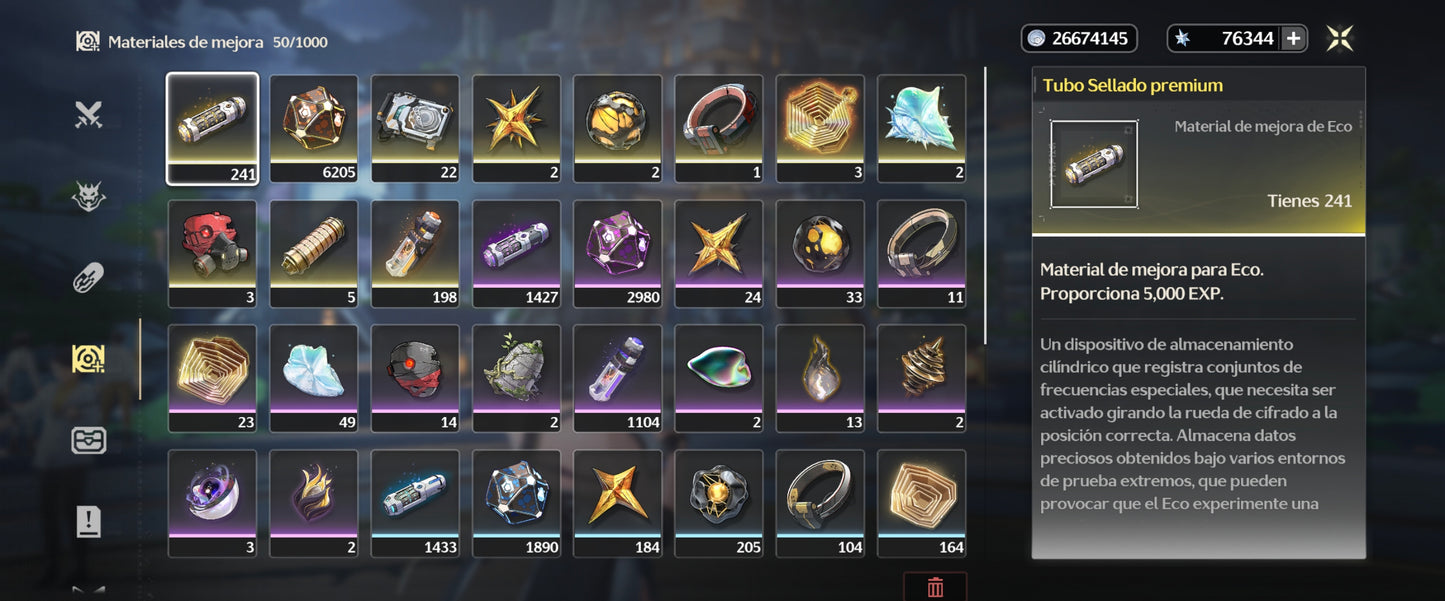Select the blue polyhedron item with 1890

click(516, 503)
